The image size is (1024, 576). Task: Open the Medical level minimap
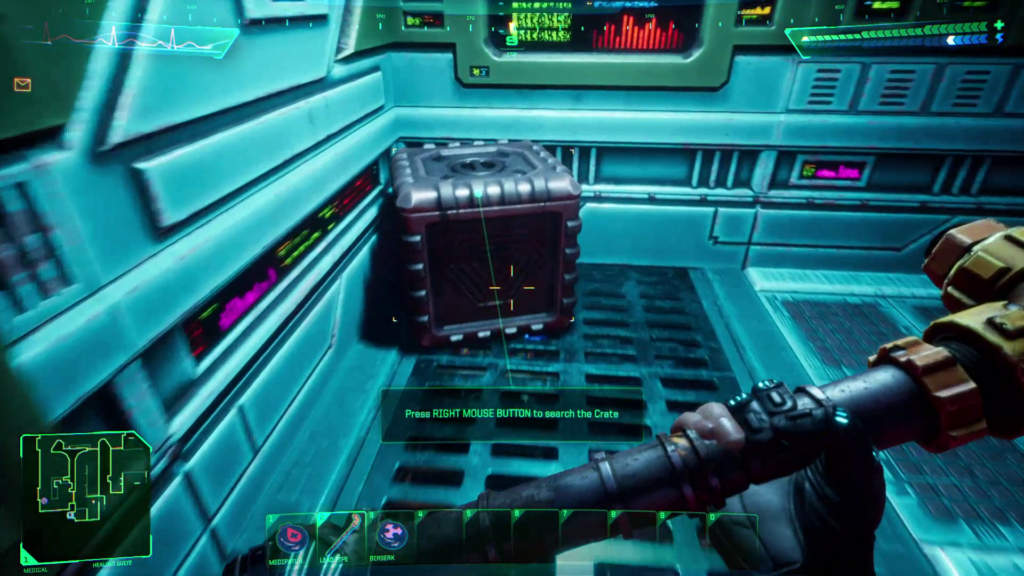click(x=86, y=497)
